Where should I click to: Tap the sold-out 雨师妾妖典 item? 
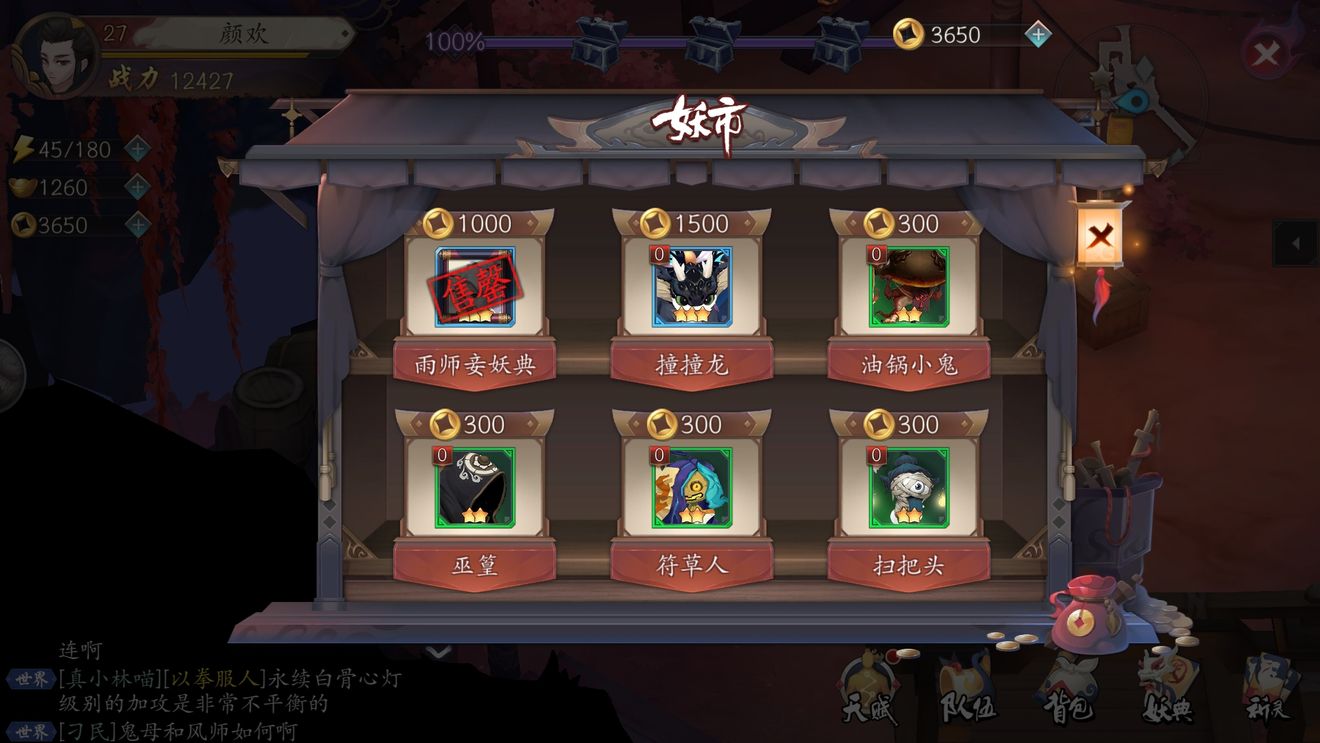[x=475, y=287]
